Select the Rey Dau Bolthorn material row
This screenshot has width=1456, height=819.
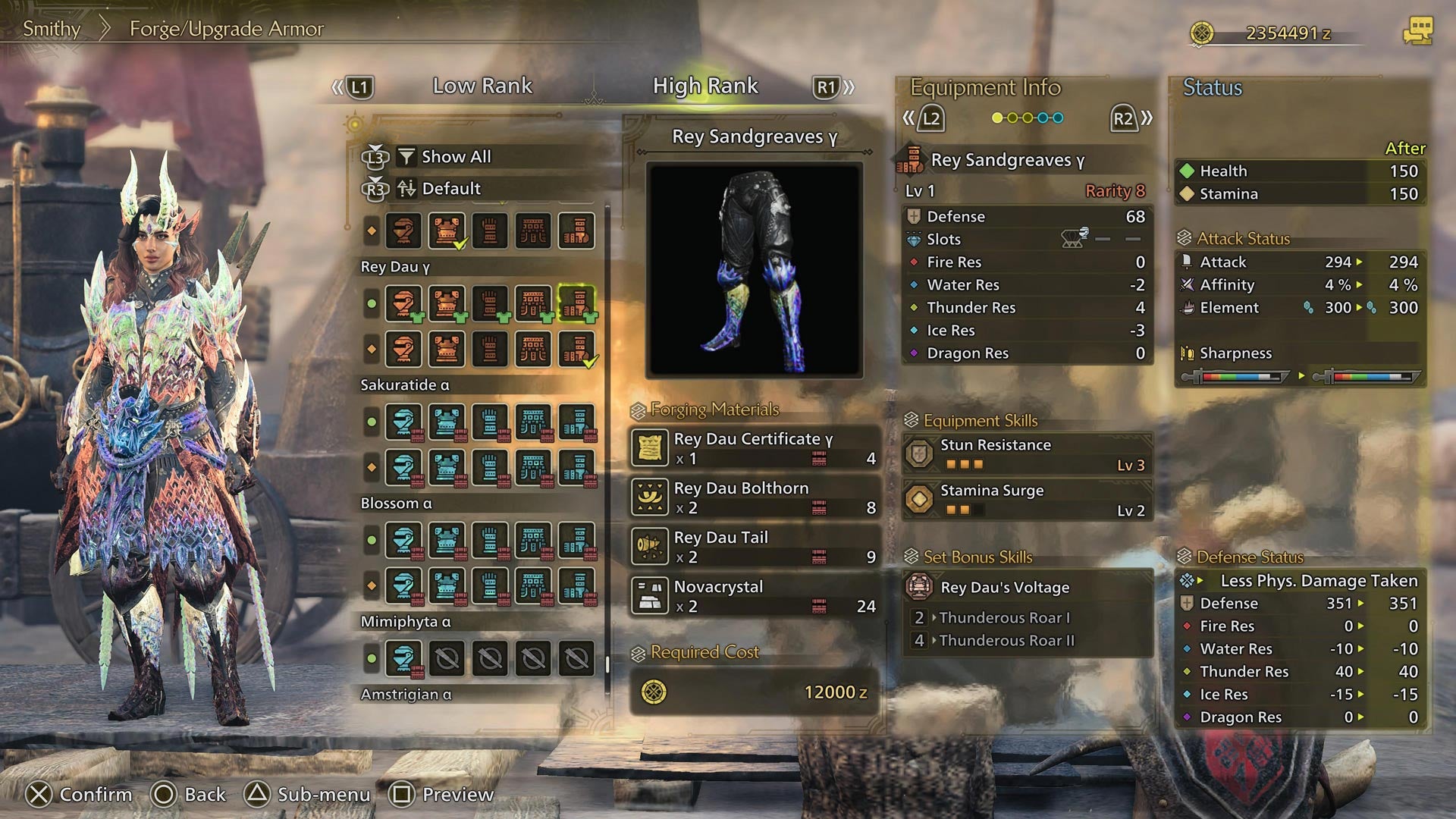tap(755, 497)
